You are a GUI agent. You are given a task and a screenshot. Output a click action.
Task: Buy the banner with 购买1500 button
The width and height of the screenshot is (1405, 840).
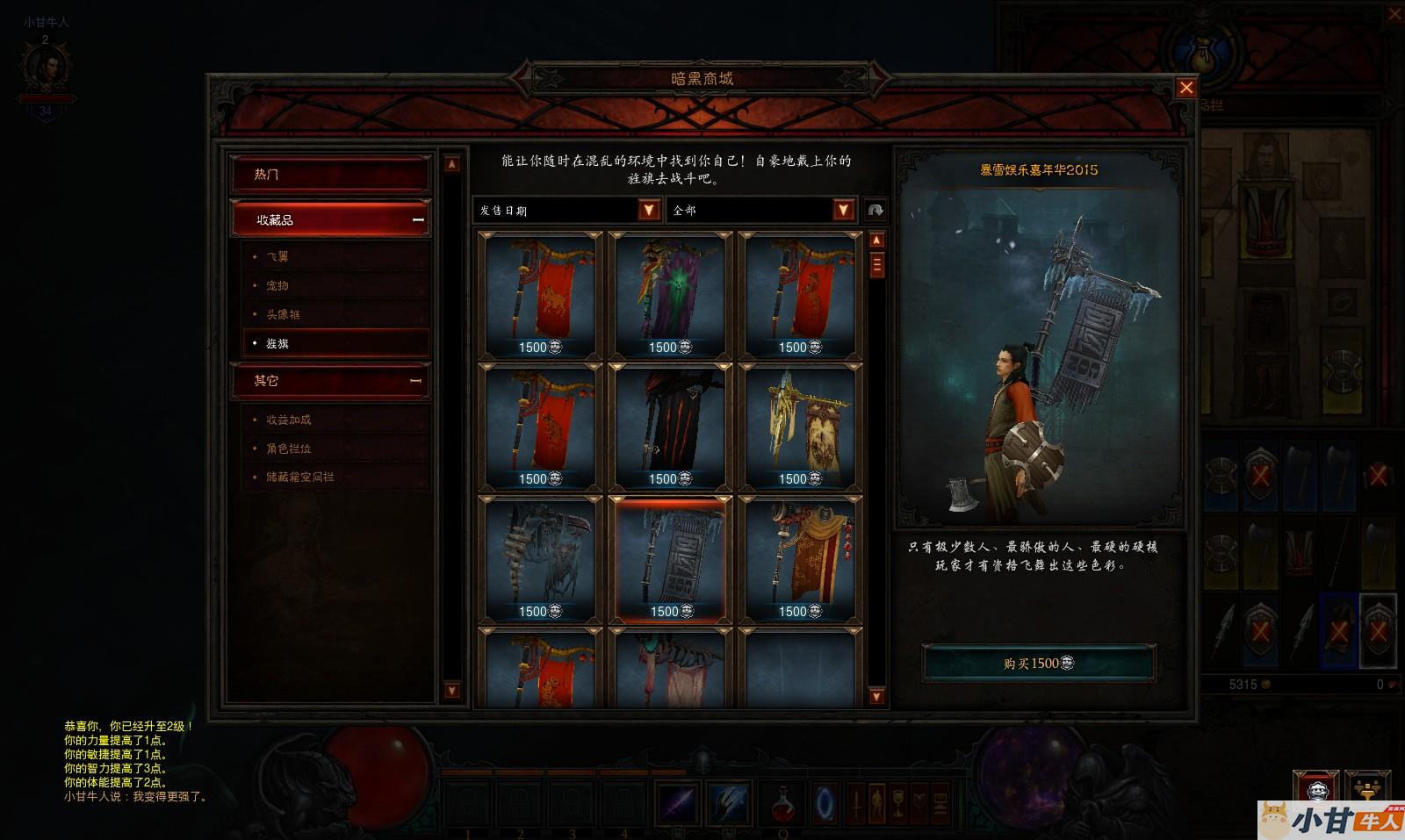[1038, 663]
